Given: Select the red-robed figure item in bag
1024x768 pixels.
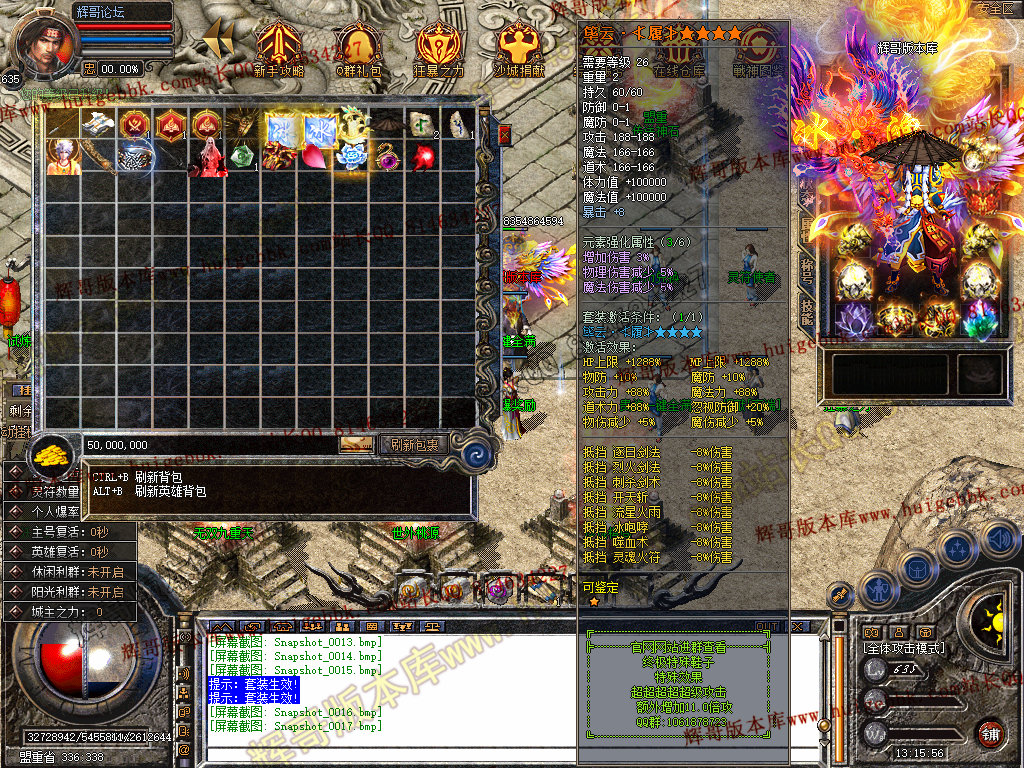Looking at the screenshot, I should [208, 158].
